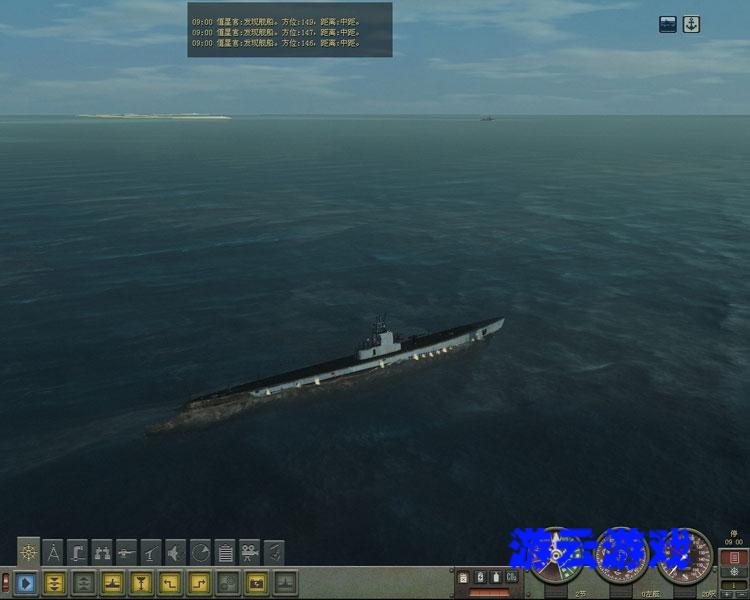
Task: Select the ship's wheel navigation tab
Action: [x=29, y=551]
